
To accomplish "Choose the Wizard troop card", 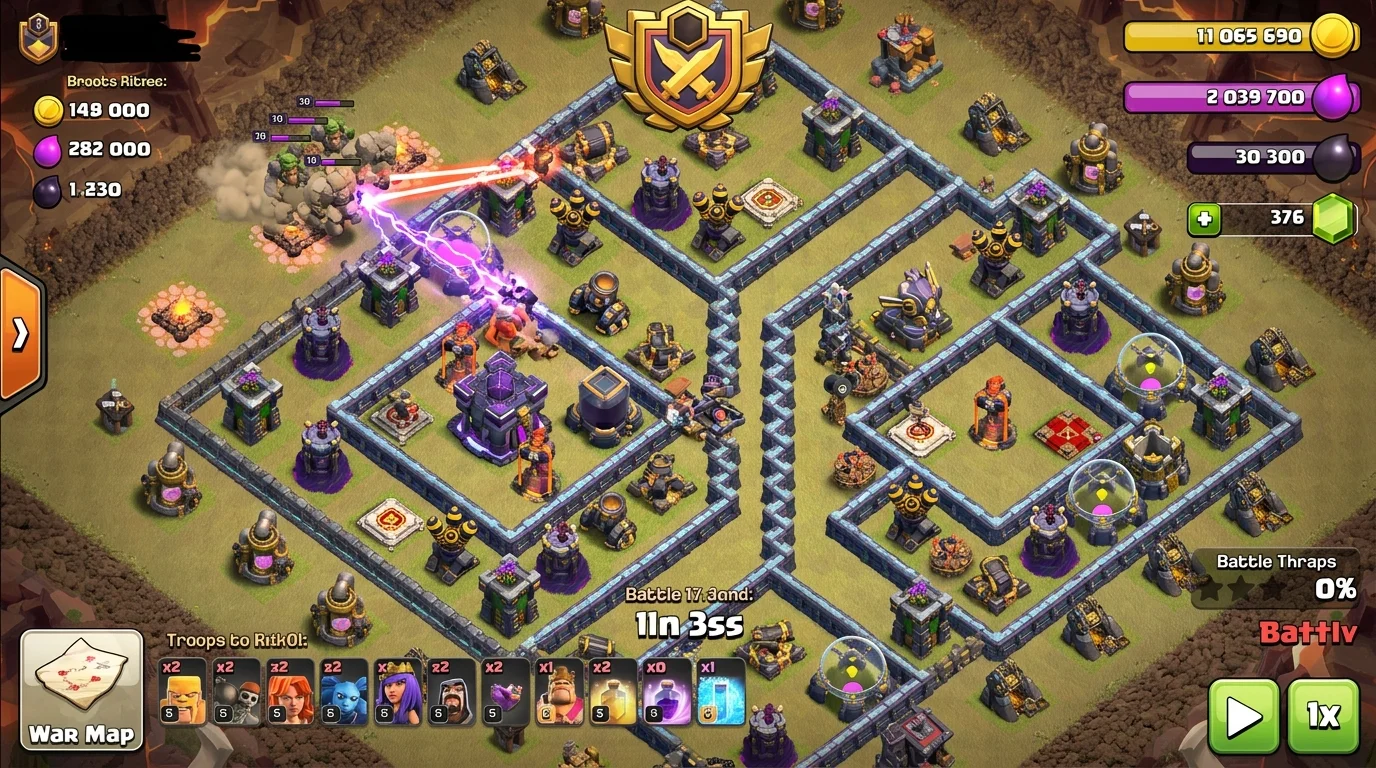I will [x=453, y=691].
